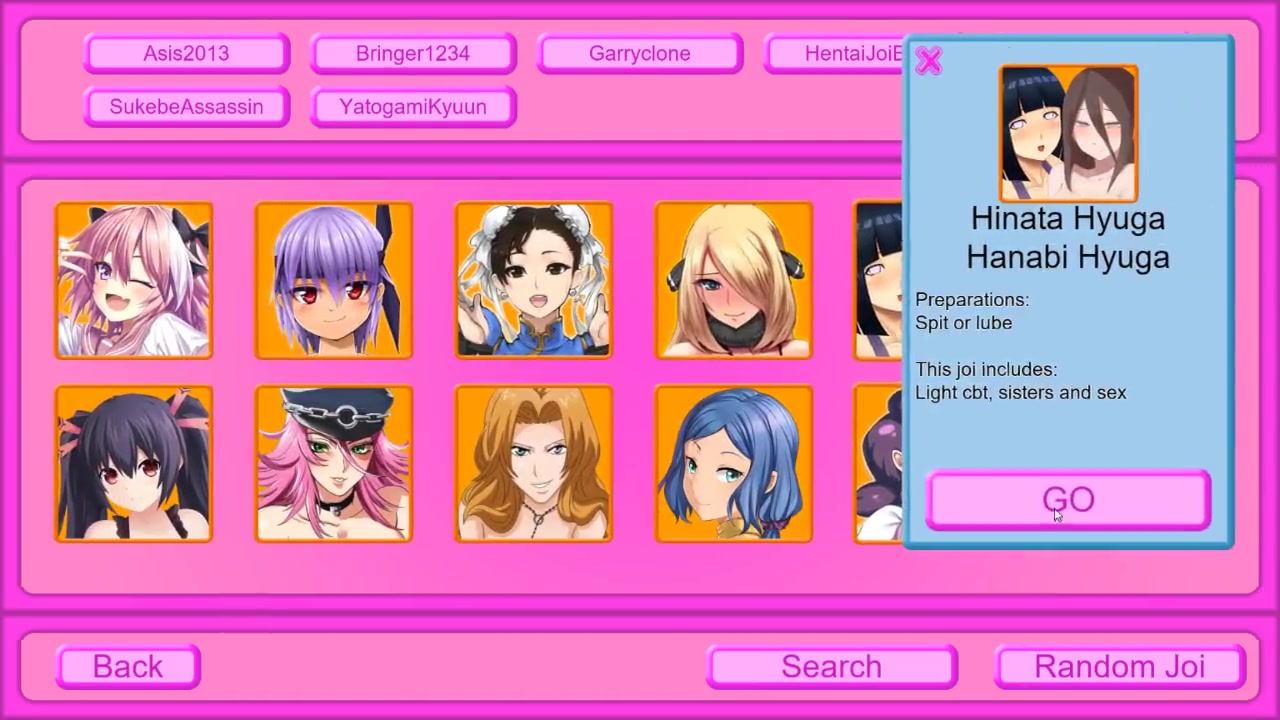Open the Search button

click(x=831, y=667)
